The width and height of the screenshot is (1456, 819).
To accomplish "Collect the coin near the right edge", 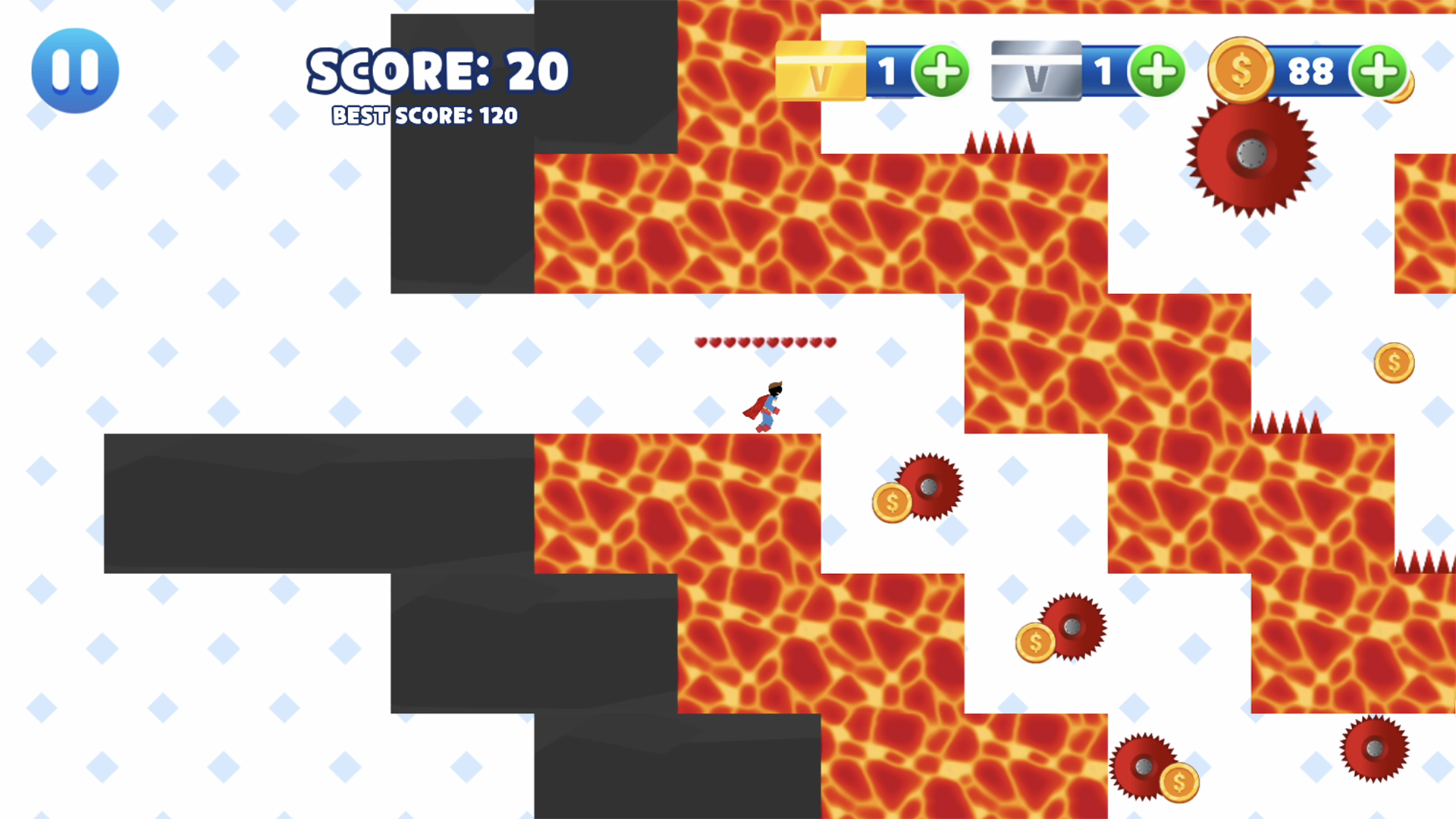I will (x=1394, y=362).
